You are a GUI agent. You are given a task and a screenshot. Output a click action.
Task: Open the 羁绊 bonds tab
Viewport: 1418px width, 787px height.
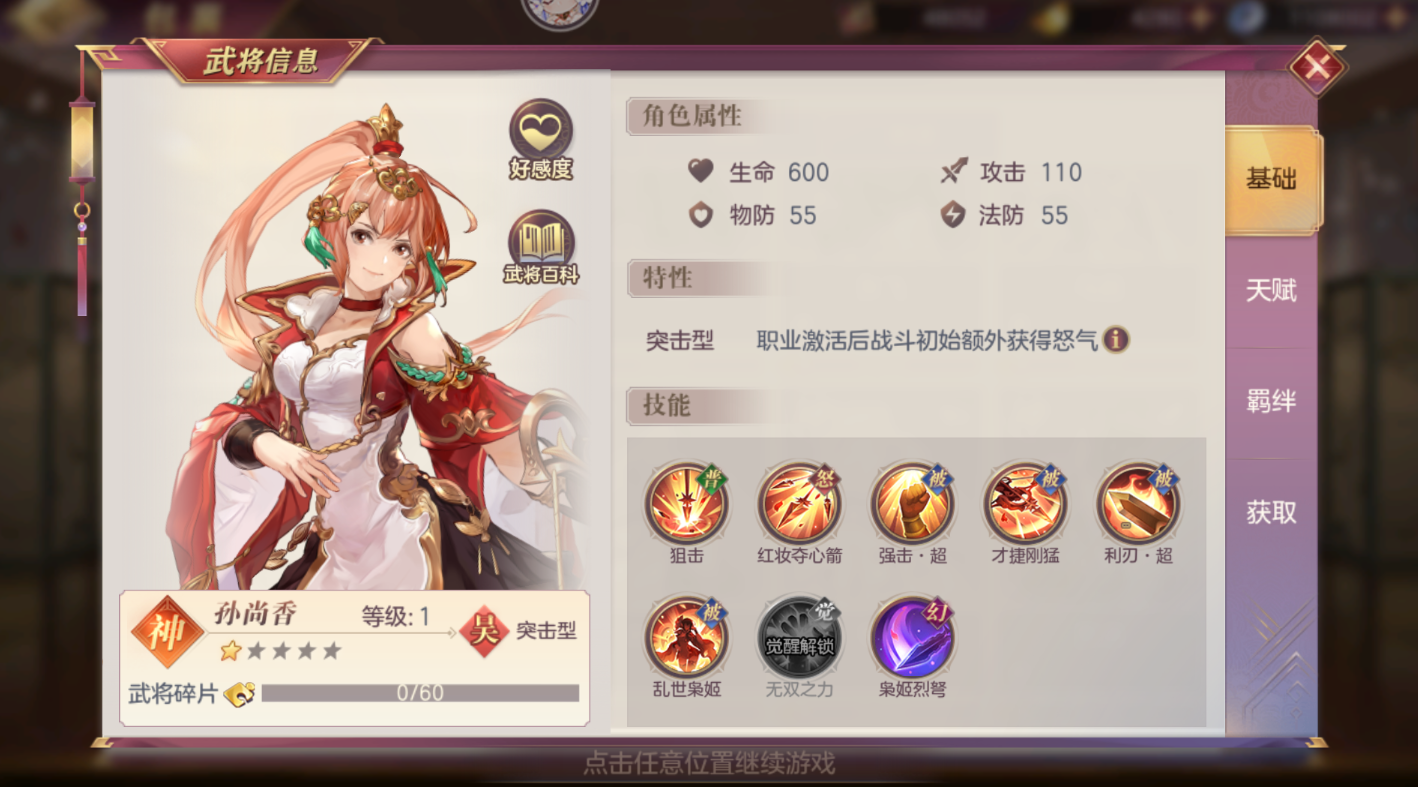1273,401
